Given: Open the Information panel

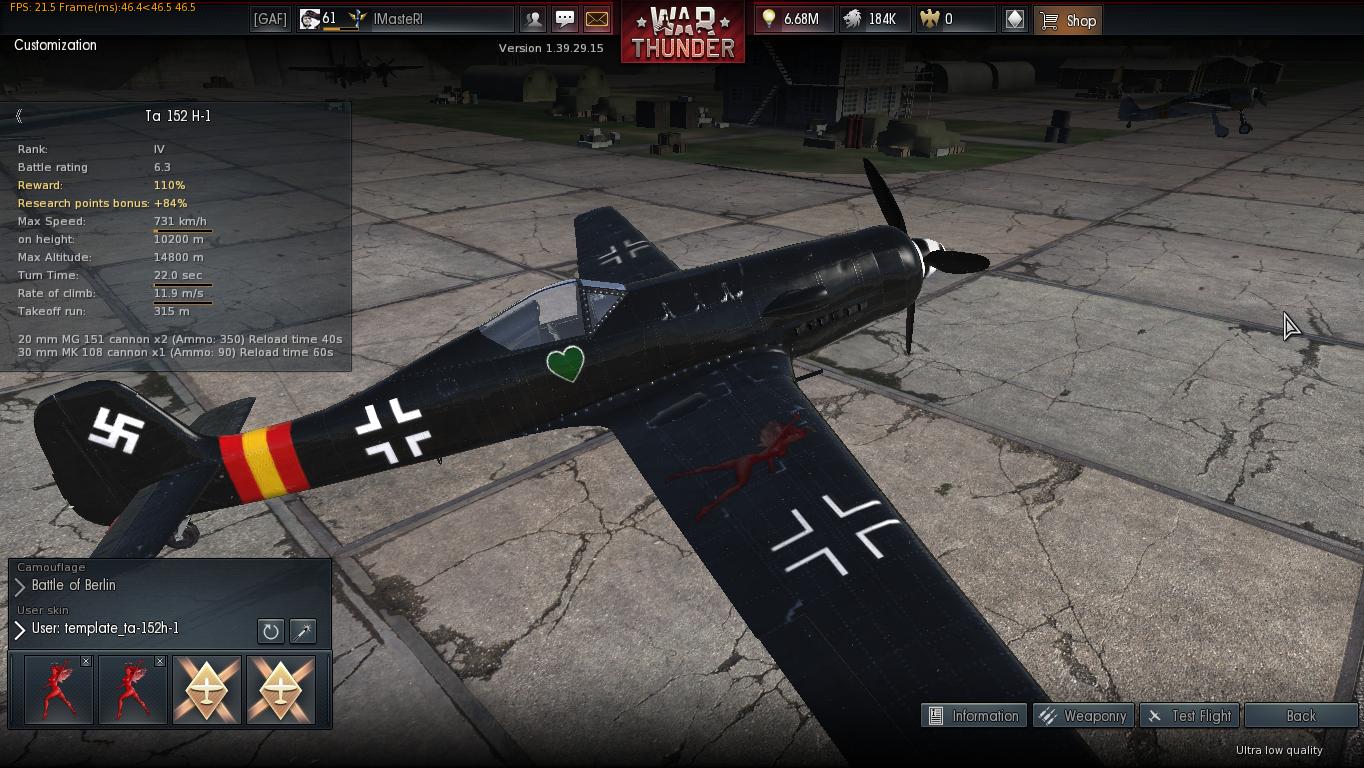Looking at the screenshot, I should 973,716.
